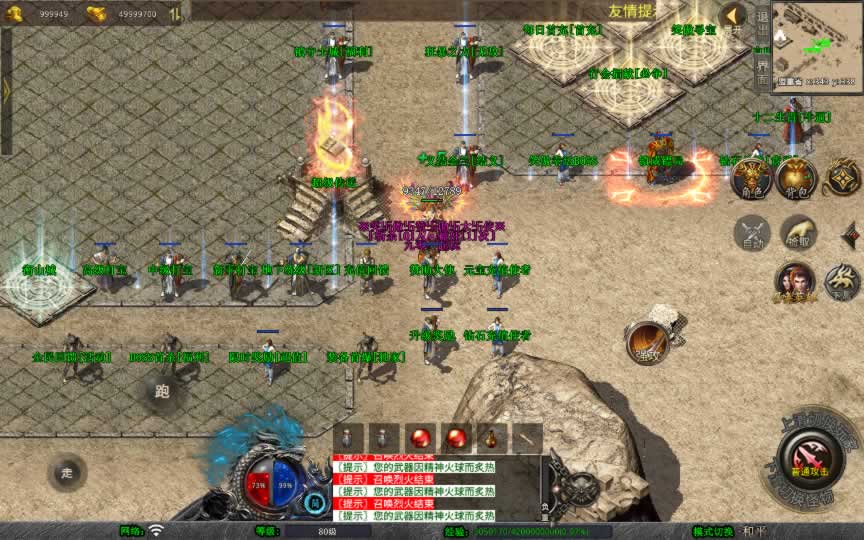Viewport: 864px width, 540px height.
Task: Open the gold diamond-emblem menu icon
Action: click(841, 178)
